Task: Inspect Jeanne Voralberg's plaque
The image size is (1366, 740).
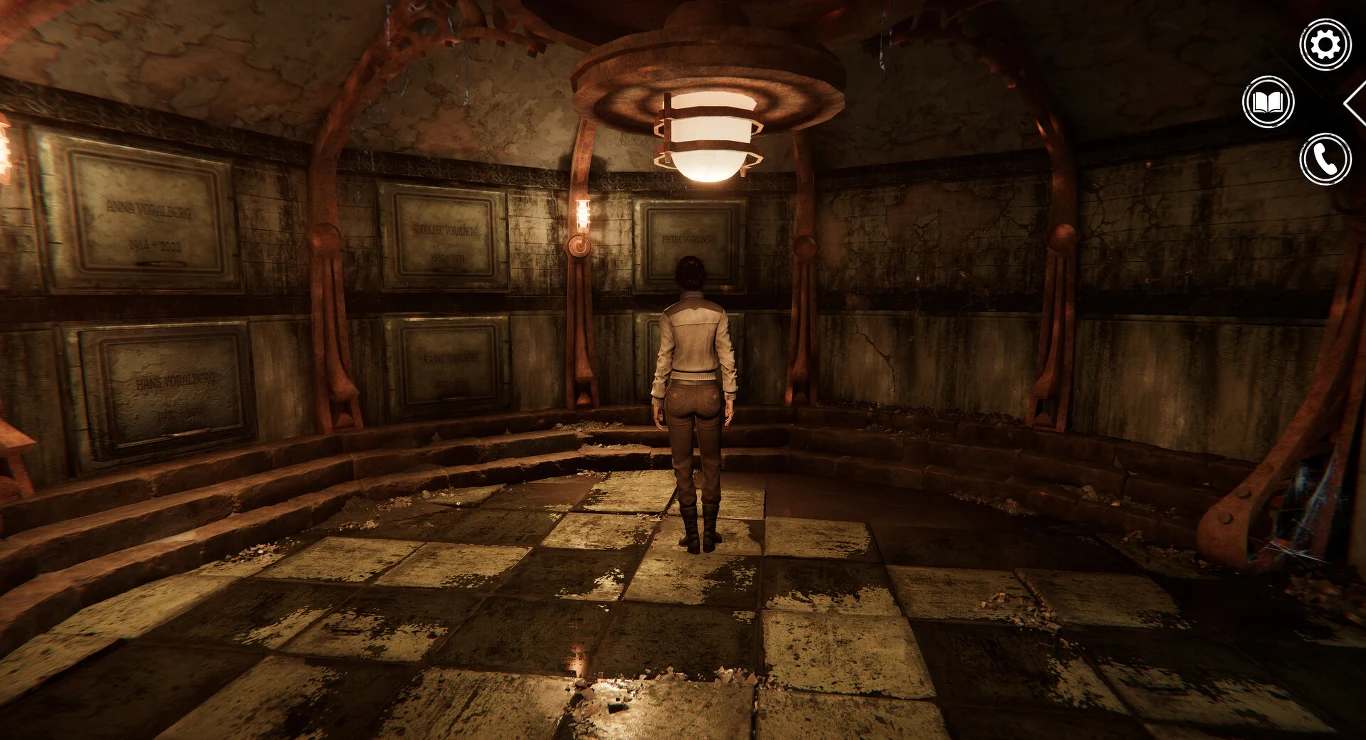Action: pos(450,360)
